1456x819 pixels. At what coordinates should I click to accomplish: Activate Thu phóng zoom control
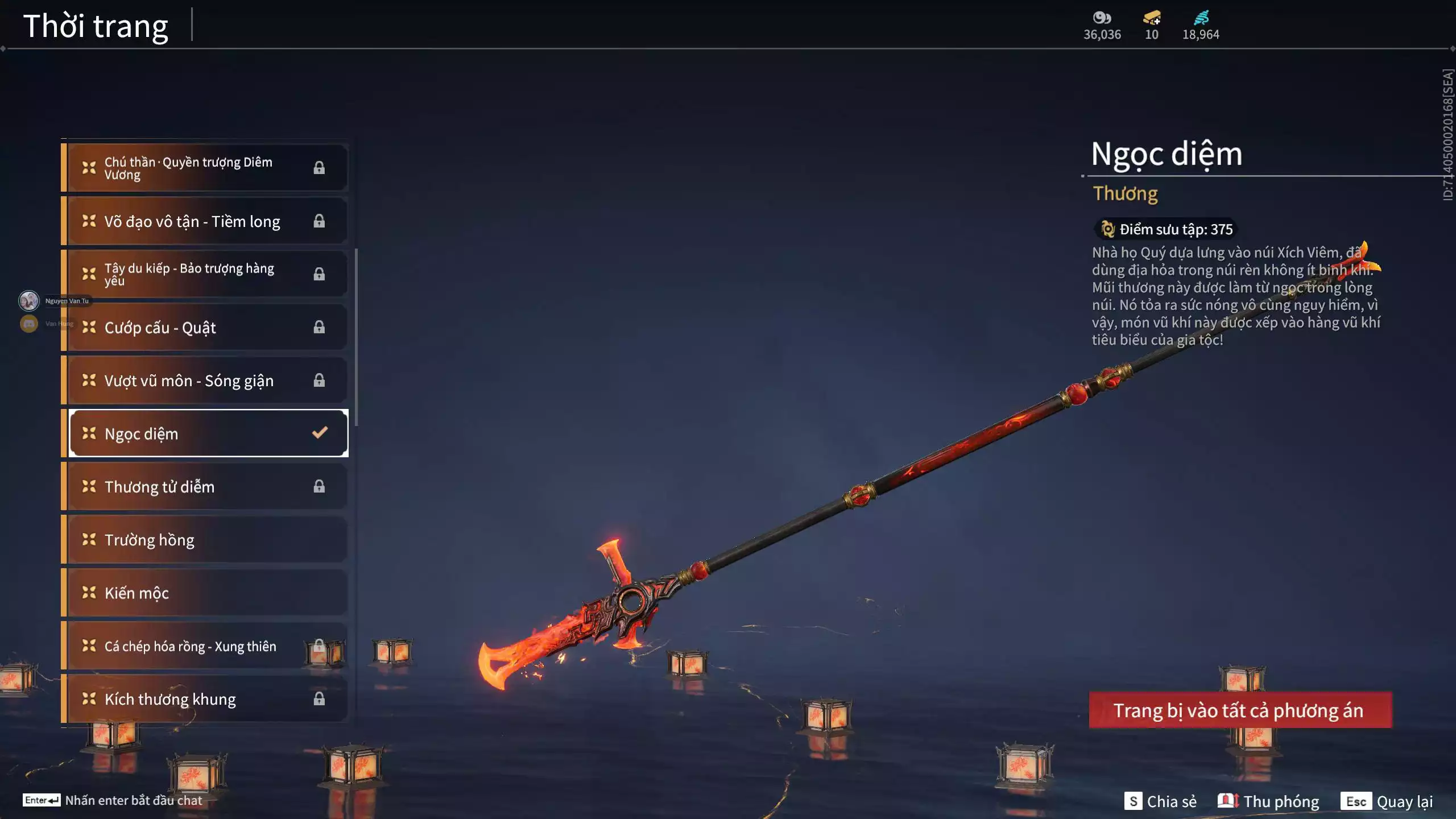click(x=1268, y=801)
